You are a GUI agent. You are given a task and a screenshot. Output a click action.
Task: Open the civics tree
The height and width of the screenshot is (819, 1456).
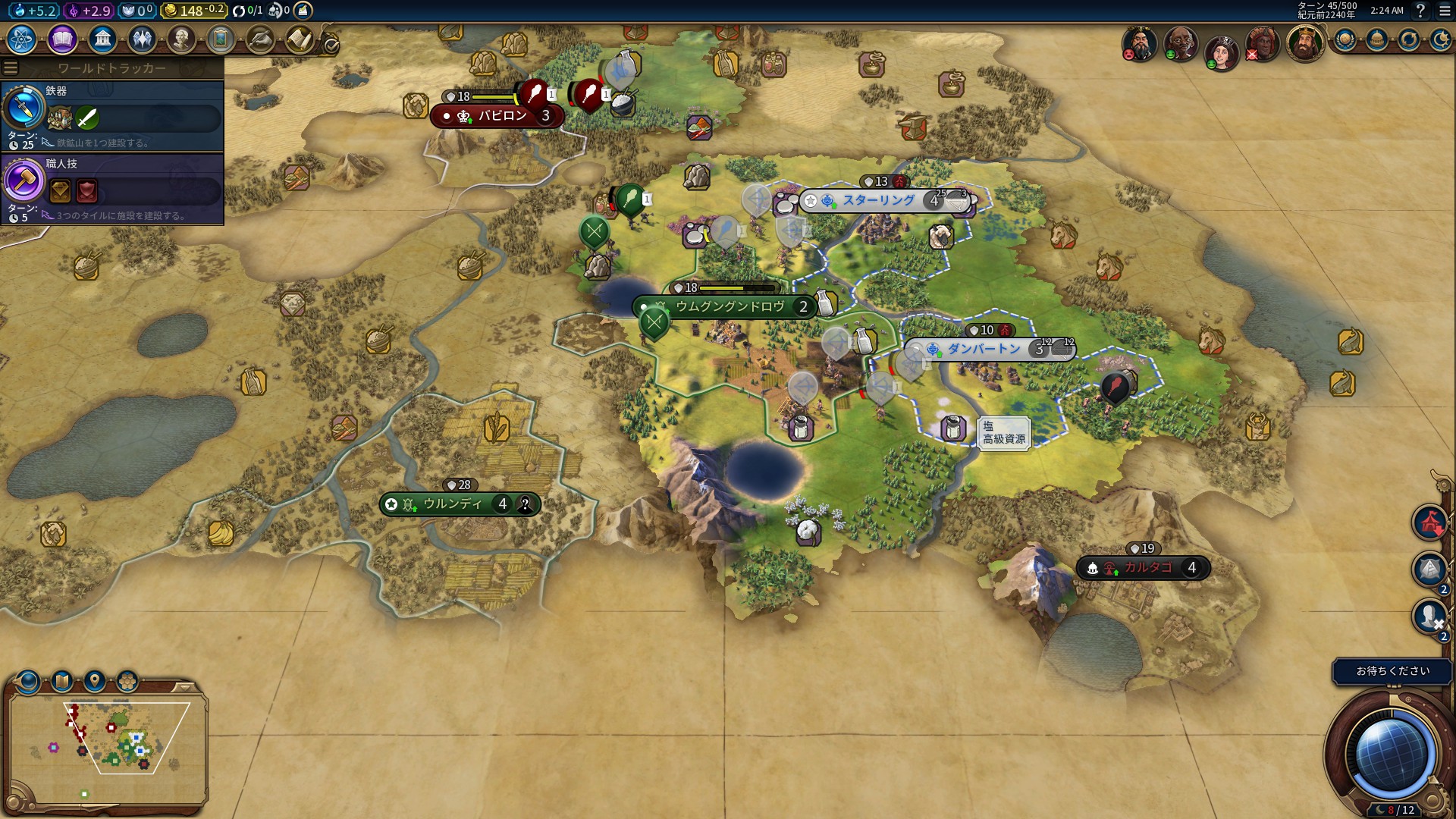click(62, 38)
